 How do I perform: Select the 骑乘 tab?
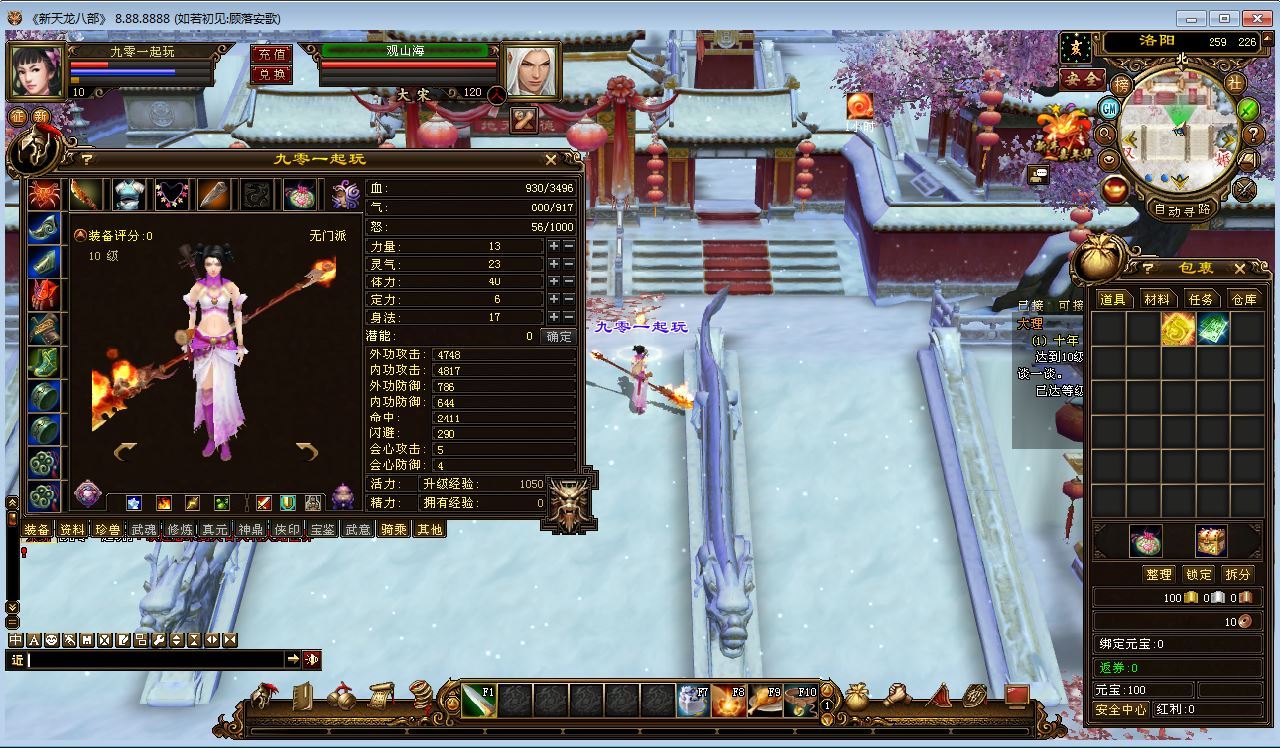tap(394, 530)
